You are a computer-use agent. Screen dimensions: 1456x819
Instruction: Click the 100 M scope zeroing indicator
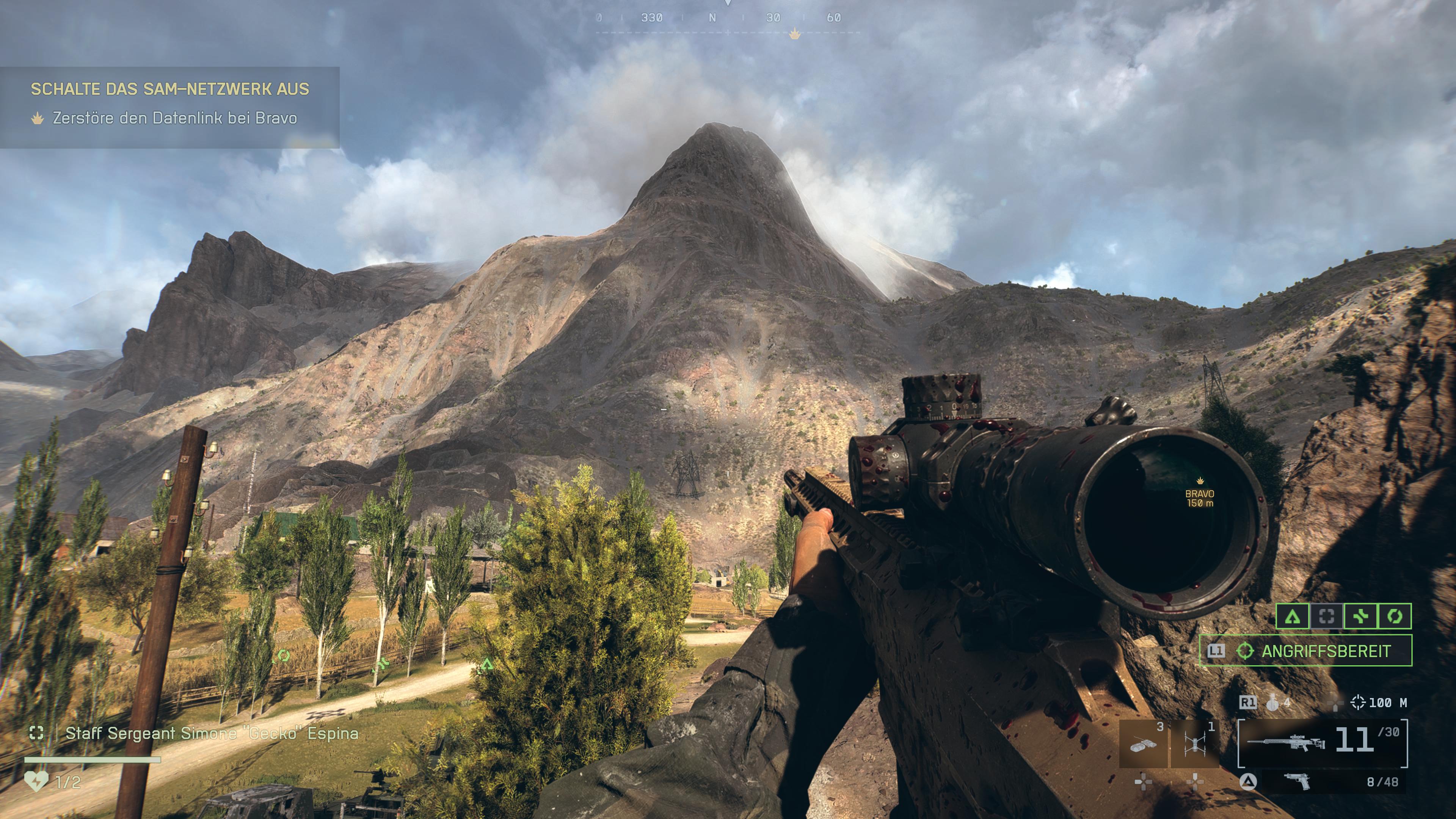(1379, 703)
